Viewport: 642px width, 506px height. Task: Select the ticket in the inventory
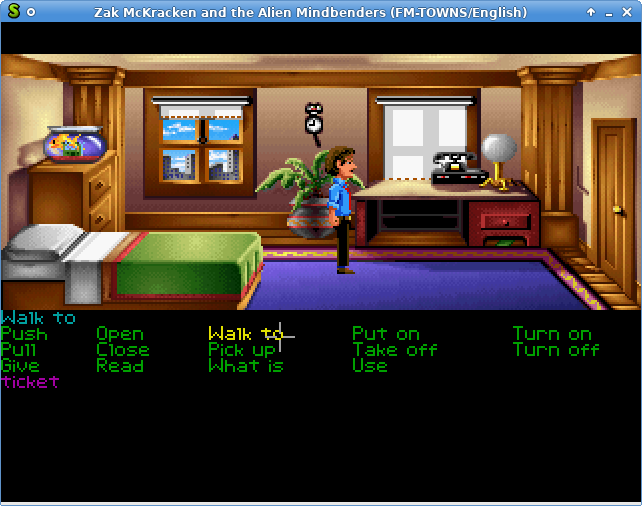[31, 382]
